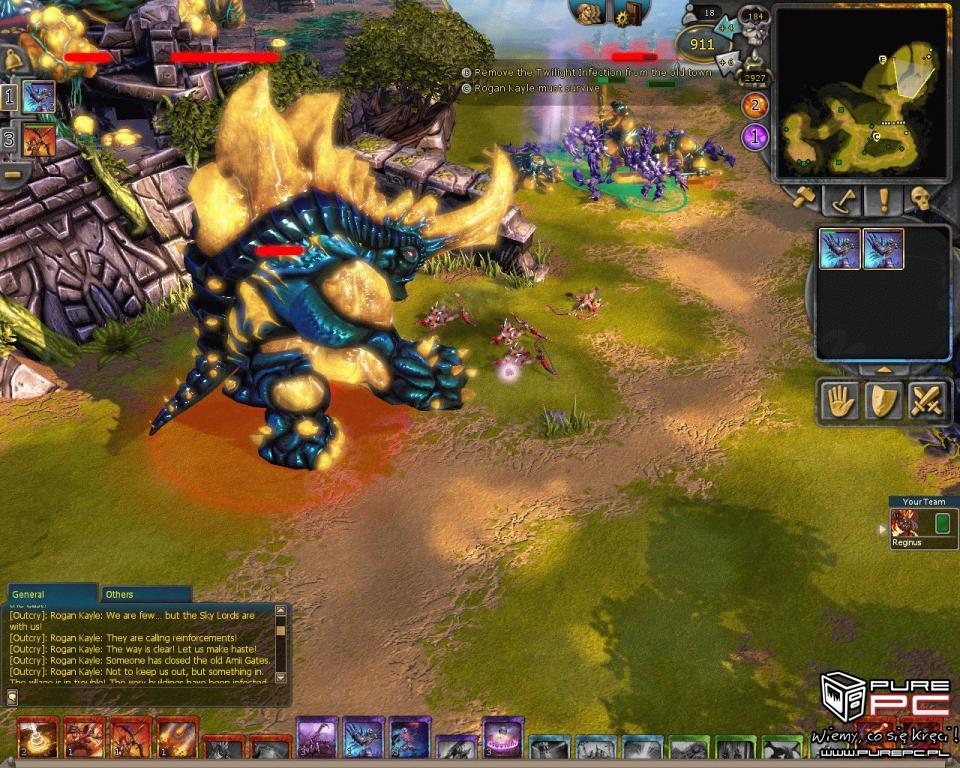960x768 pixels.
Task: Open the door-and-gear game menu icon
Action: tap(630, 12)
